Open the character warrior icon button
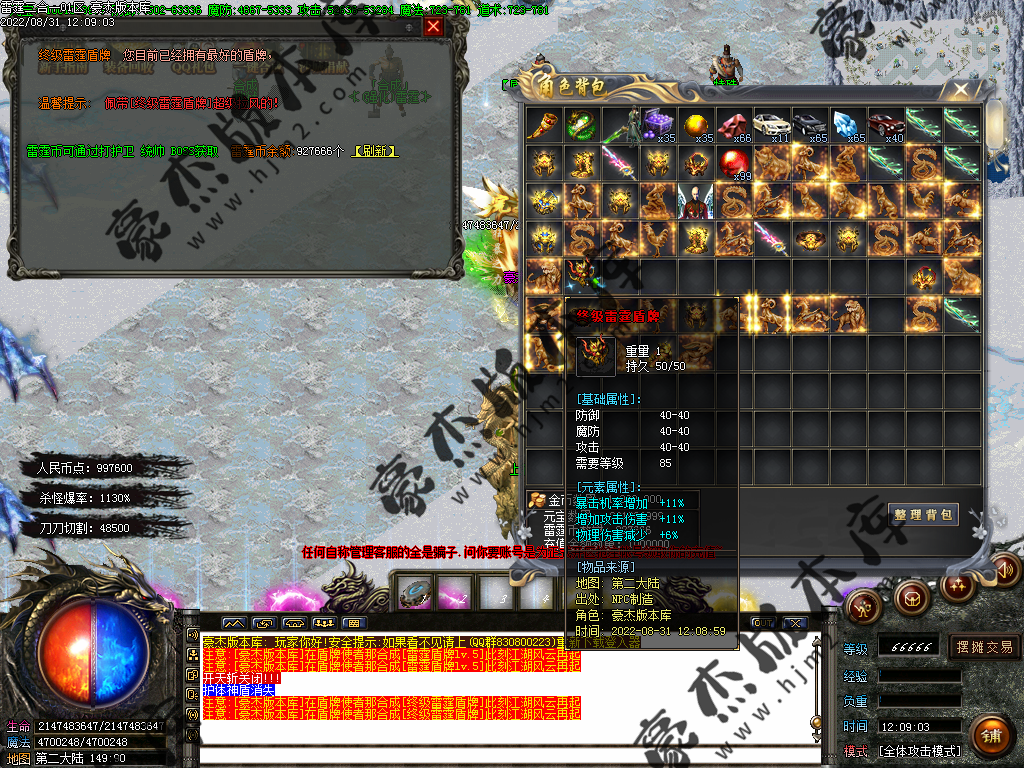 (x=862, y=604)
